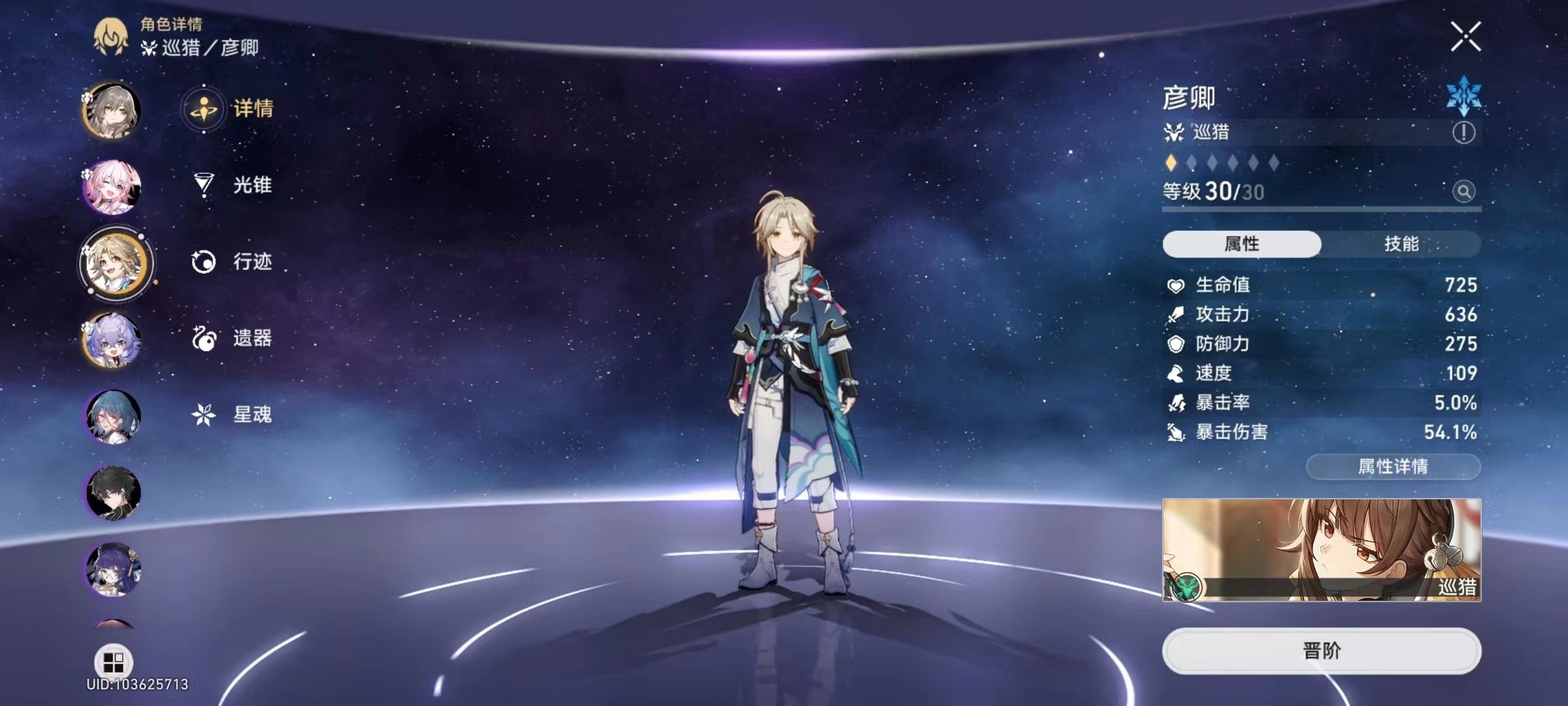Close the character details screen

[1465, 37]
